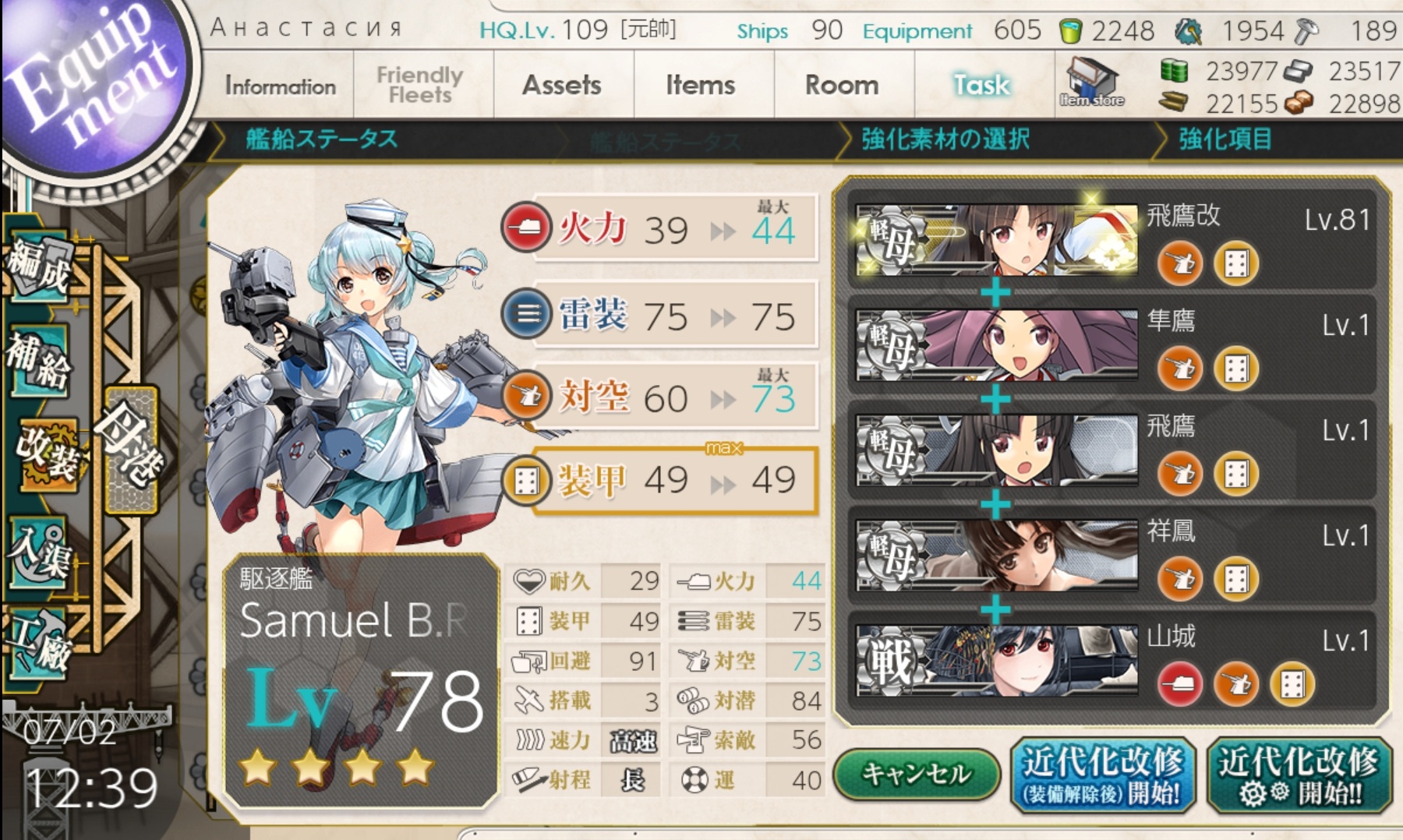The width and height of the screenshot is (1403, 840).
Task: Open the Task list
Action: pos(981,86)
